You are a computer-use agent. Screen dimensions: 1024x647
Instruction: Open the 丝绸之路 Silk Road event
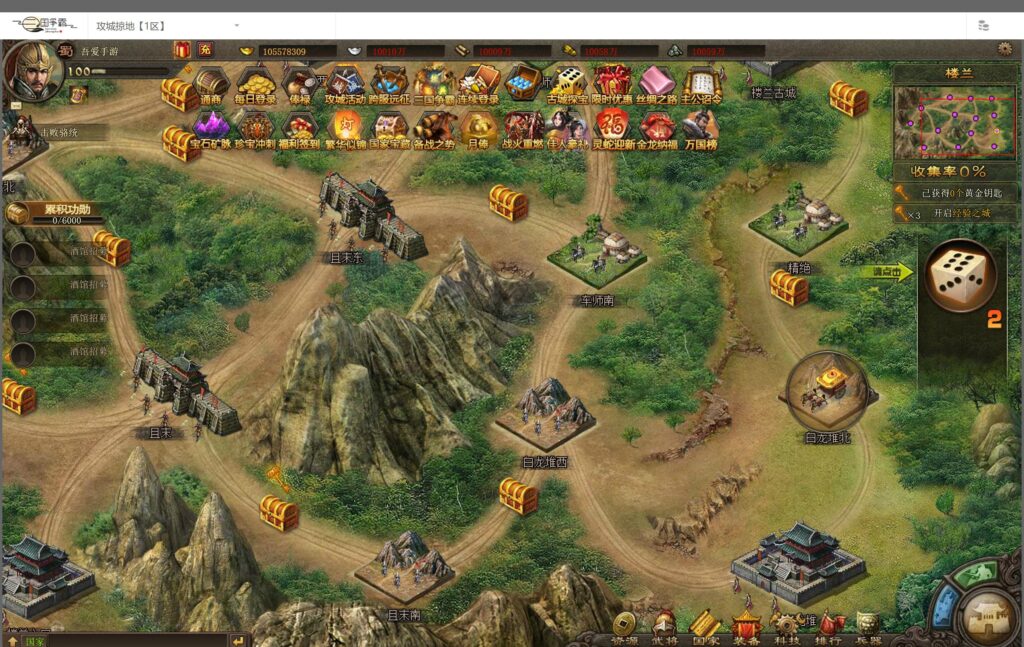click(x=656, y=84)
